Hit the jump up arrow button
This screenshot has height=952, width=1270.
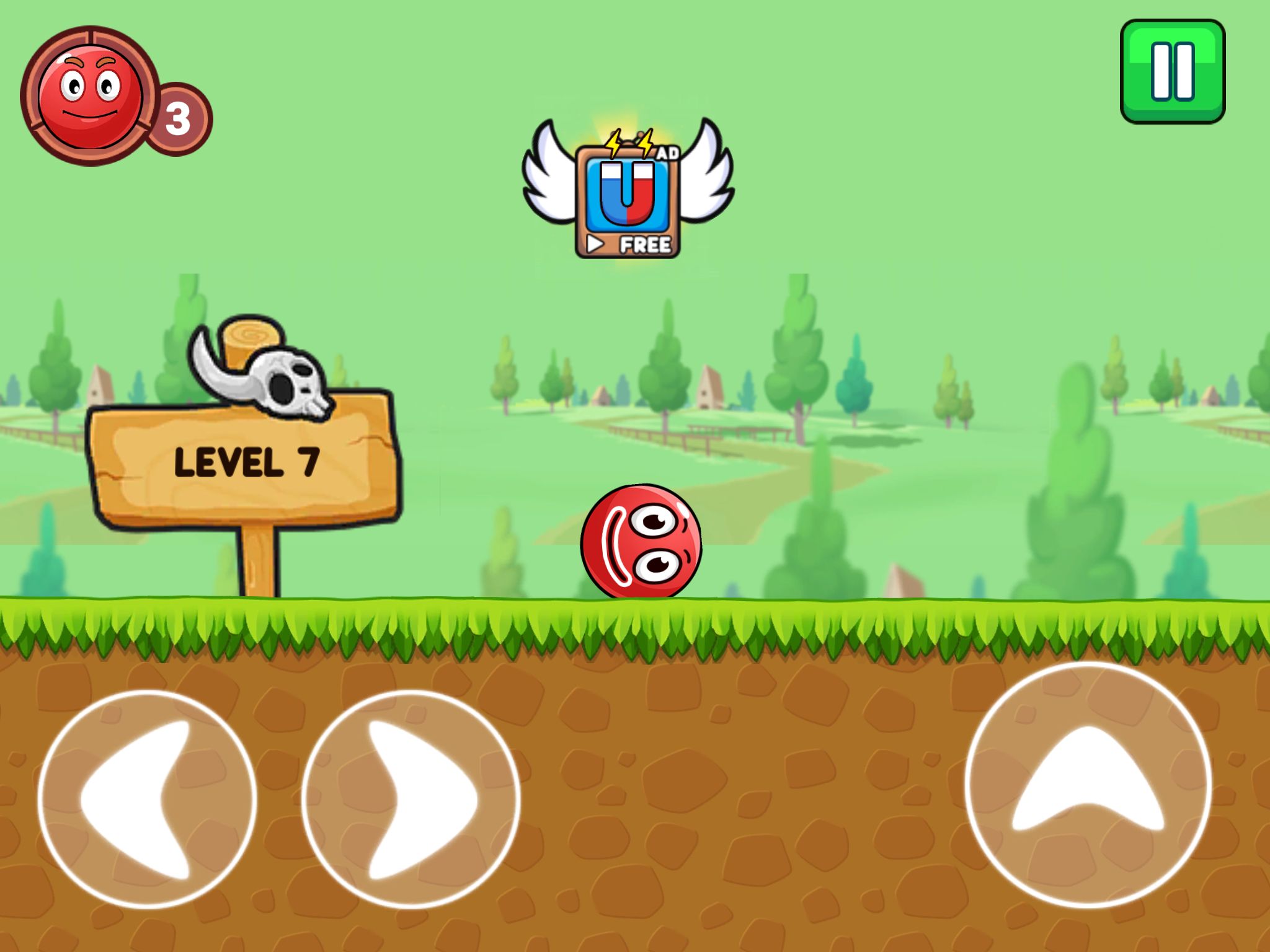click(1088, 785)
